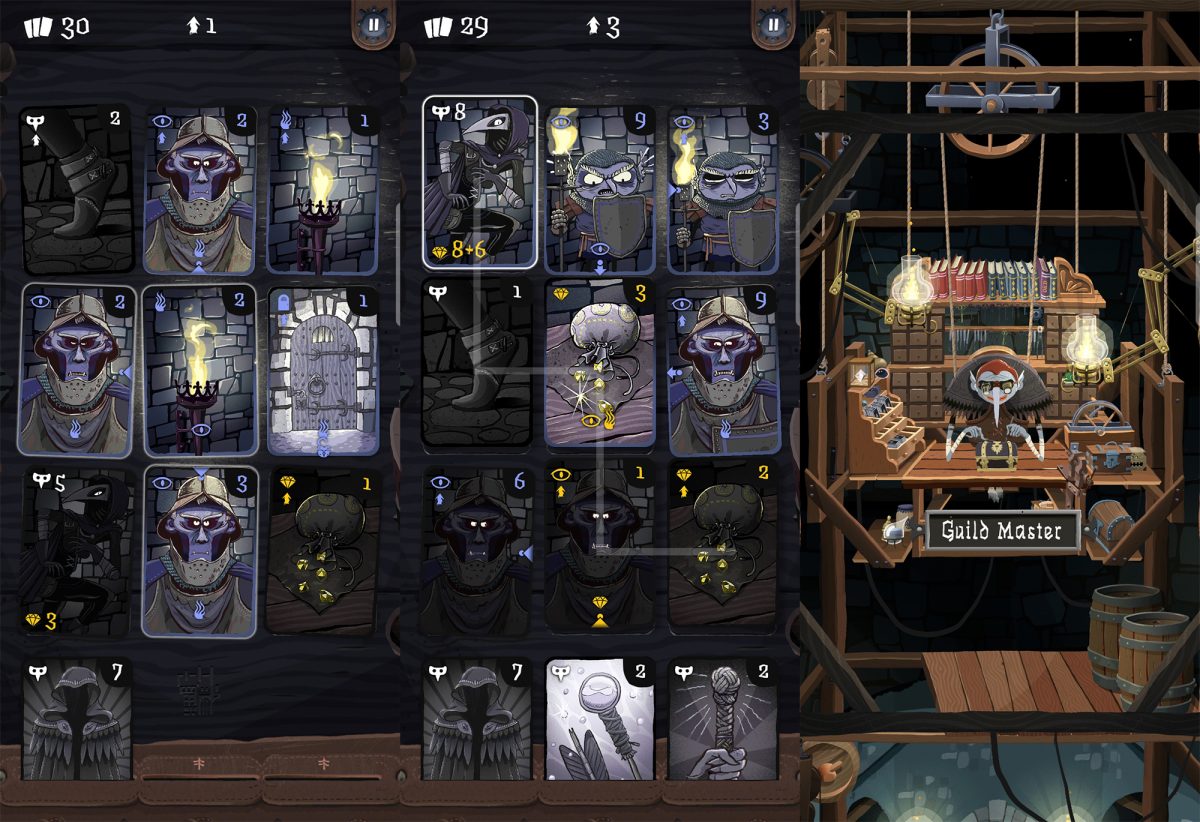Choose the shadowed thief card with value 5
Image resolution: width=1200 pixels, height=822 pixels.
click(x=76, y=552)
